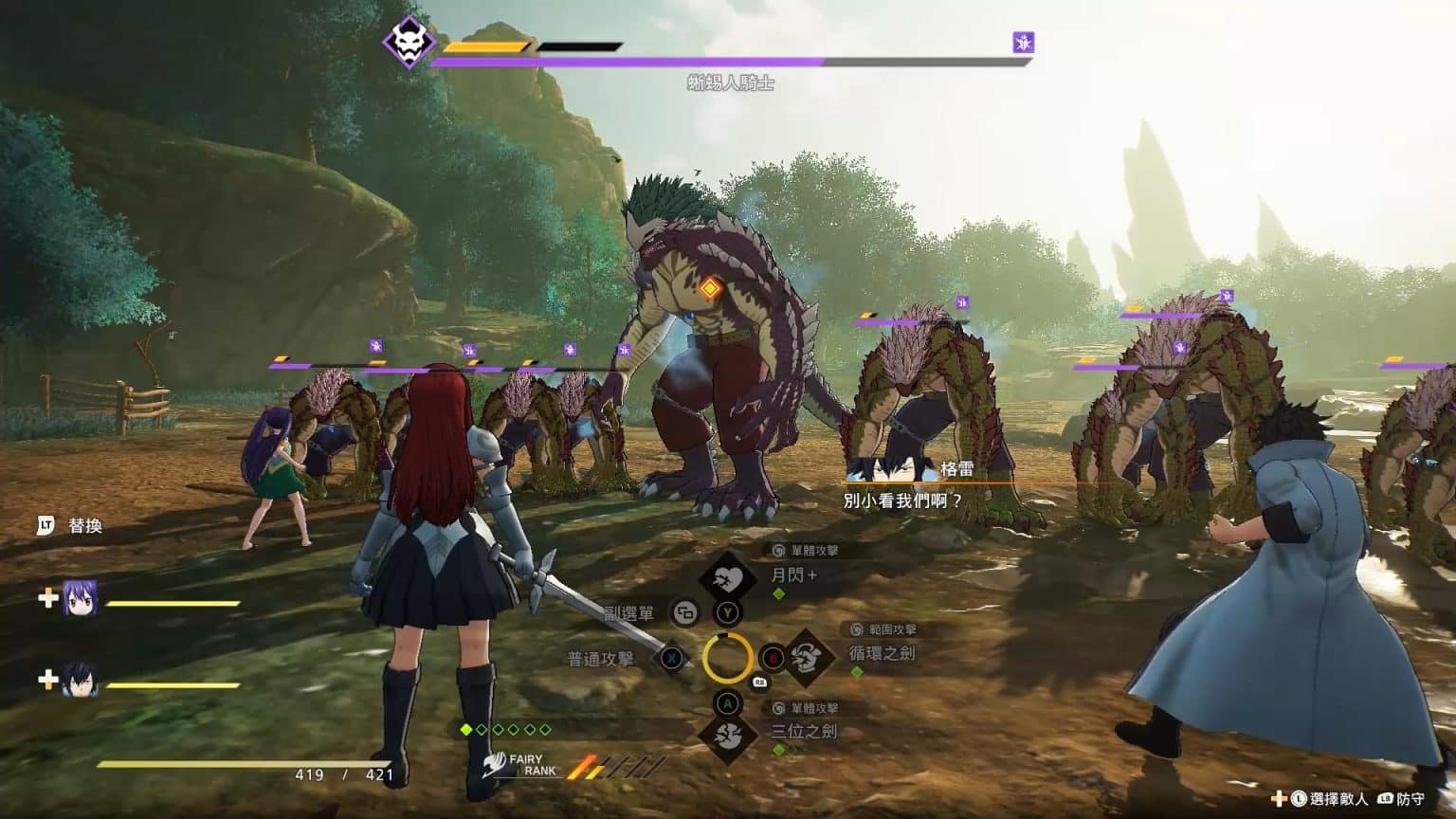The height and width of the screenshot is (819, 1456).
Task: Click the purple weakness icon beside boss bar
Action: [x=1023, y=42]
